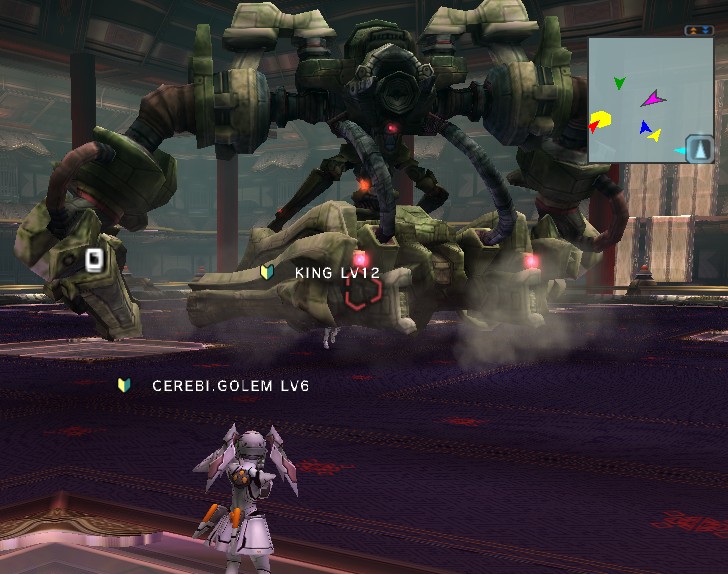Toggle the orange and blue arrows above minimap
The height and width of the screenshot is (574, 728).
point(698,31)
